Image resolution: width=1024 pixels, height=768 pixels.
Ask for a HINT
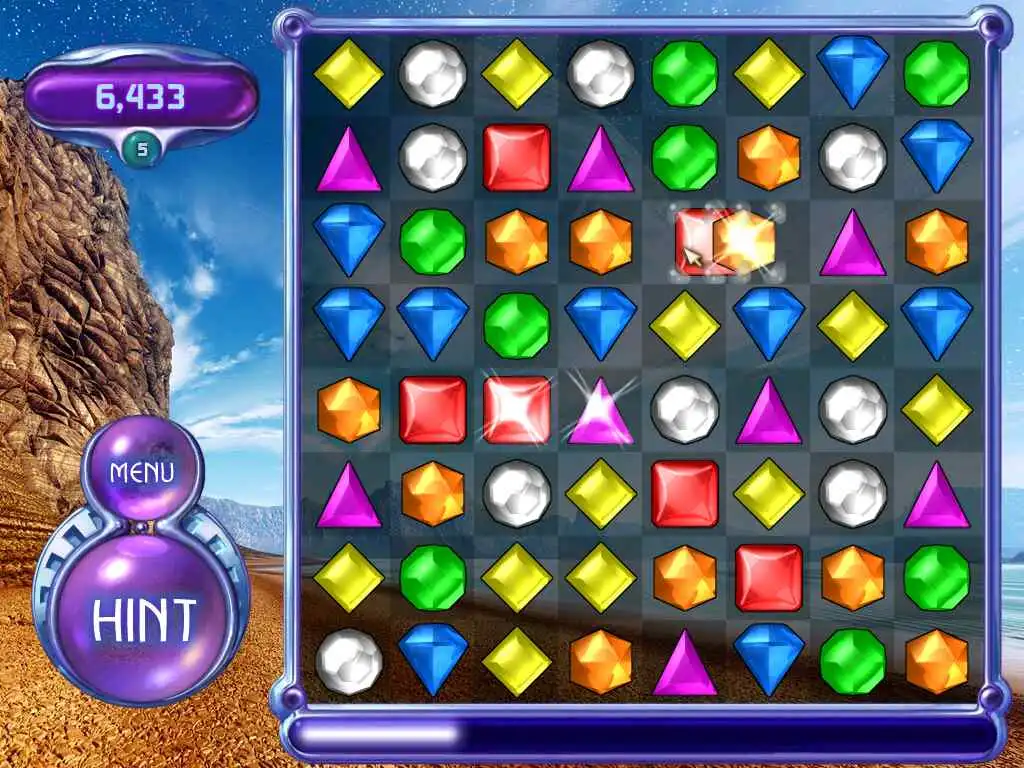click(144, 620)
